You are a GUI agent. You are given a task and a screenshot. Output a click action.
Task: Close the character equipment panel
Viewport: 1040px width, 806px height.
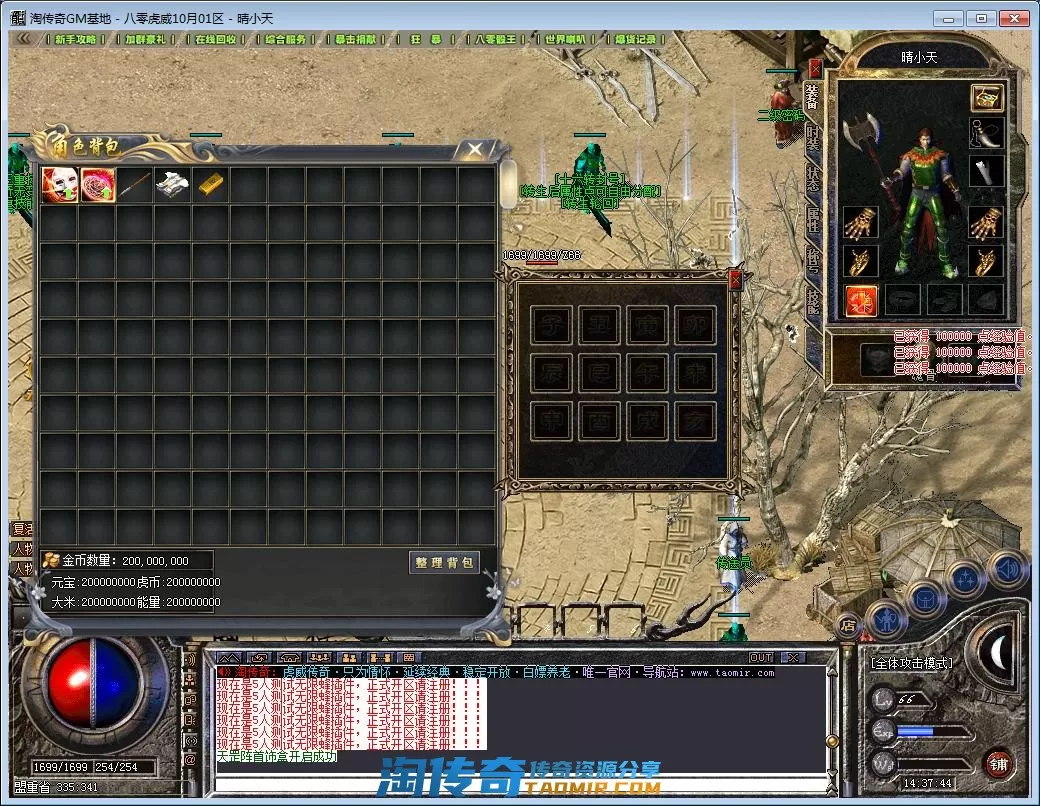tap(815, 68)
